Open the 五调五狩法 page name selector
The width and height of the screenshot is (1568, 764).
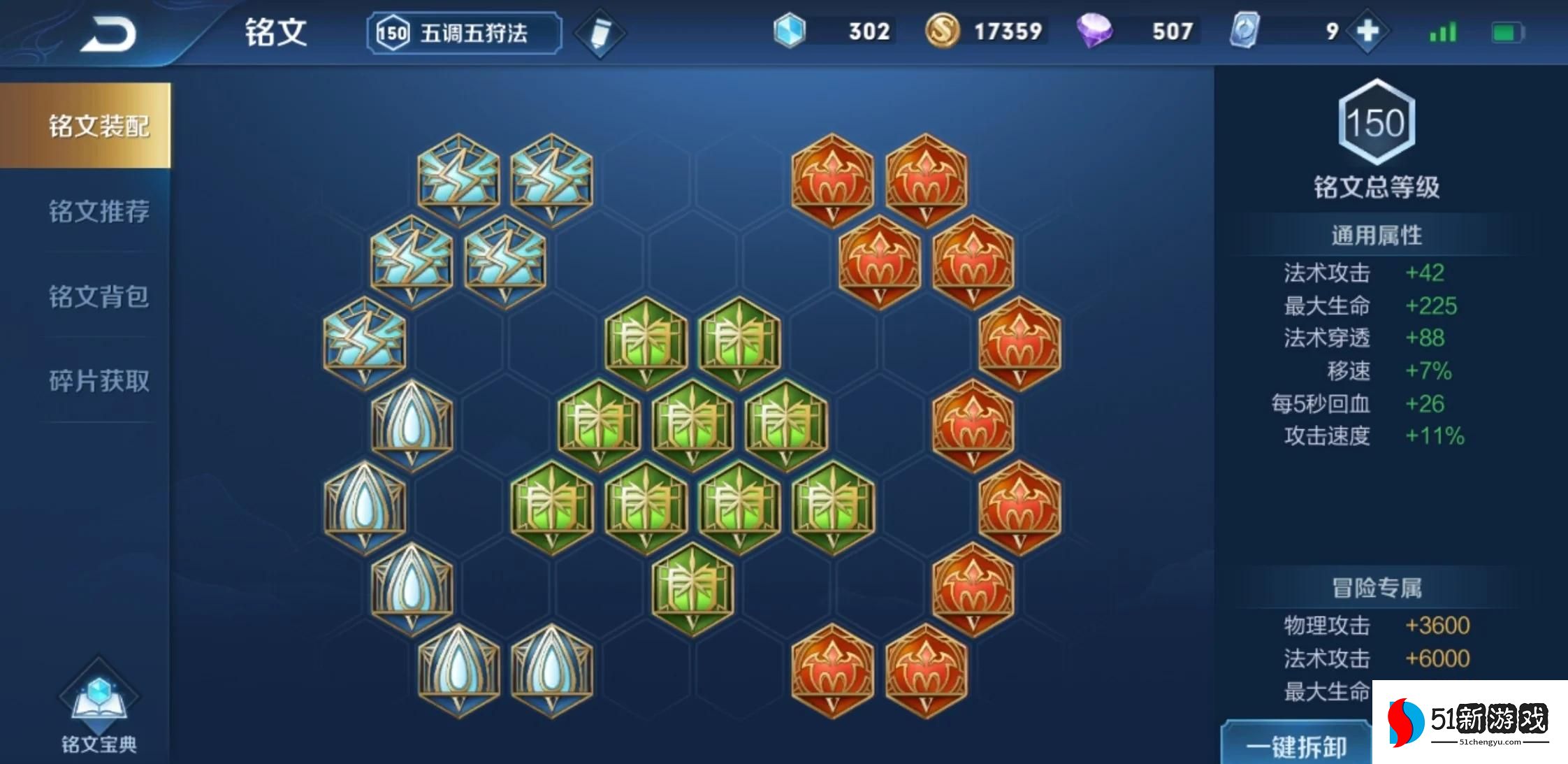463,31
